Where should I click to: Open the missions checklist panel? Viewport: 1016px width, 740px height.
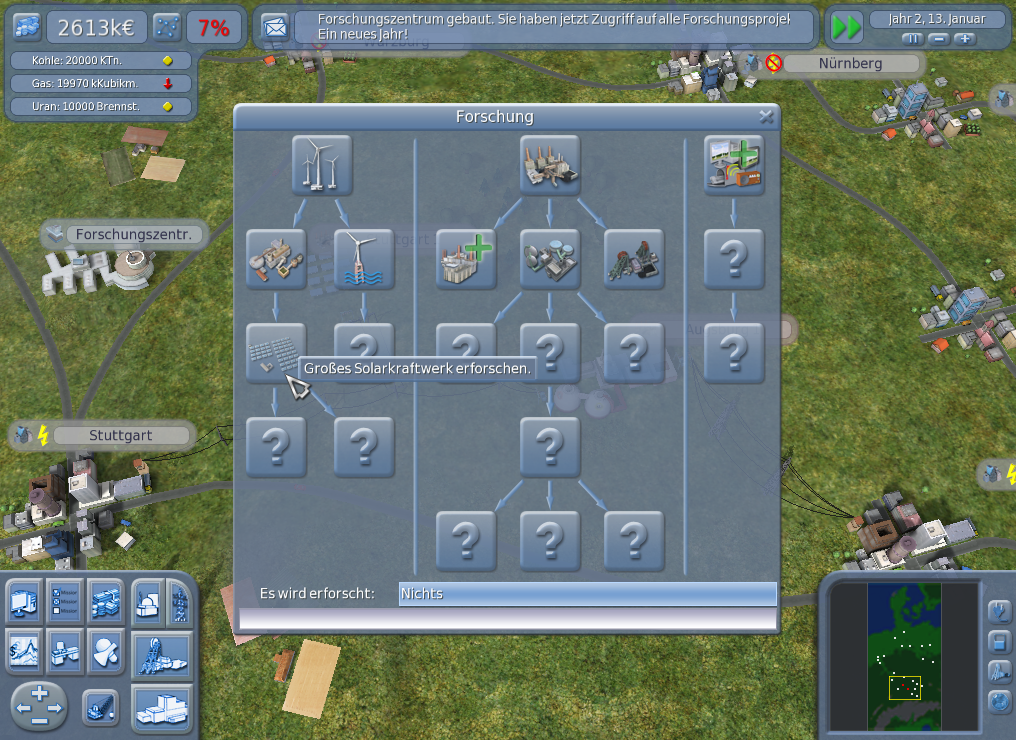tap(64, 600)
